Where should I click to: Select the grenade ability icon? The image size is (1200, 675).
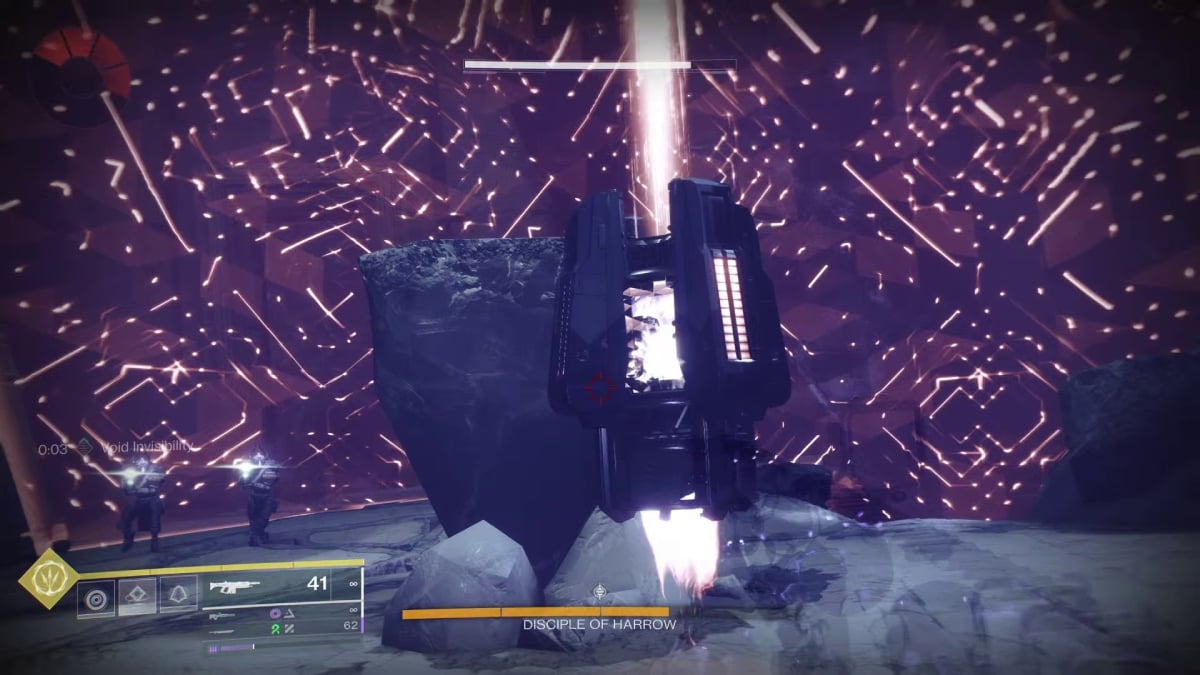click(97, 597)
